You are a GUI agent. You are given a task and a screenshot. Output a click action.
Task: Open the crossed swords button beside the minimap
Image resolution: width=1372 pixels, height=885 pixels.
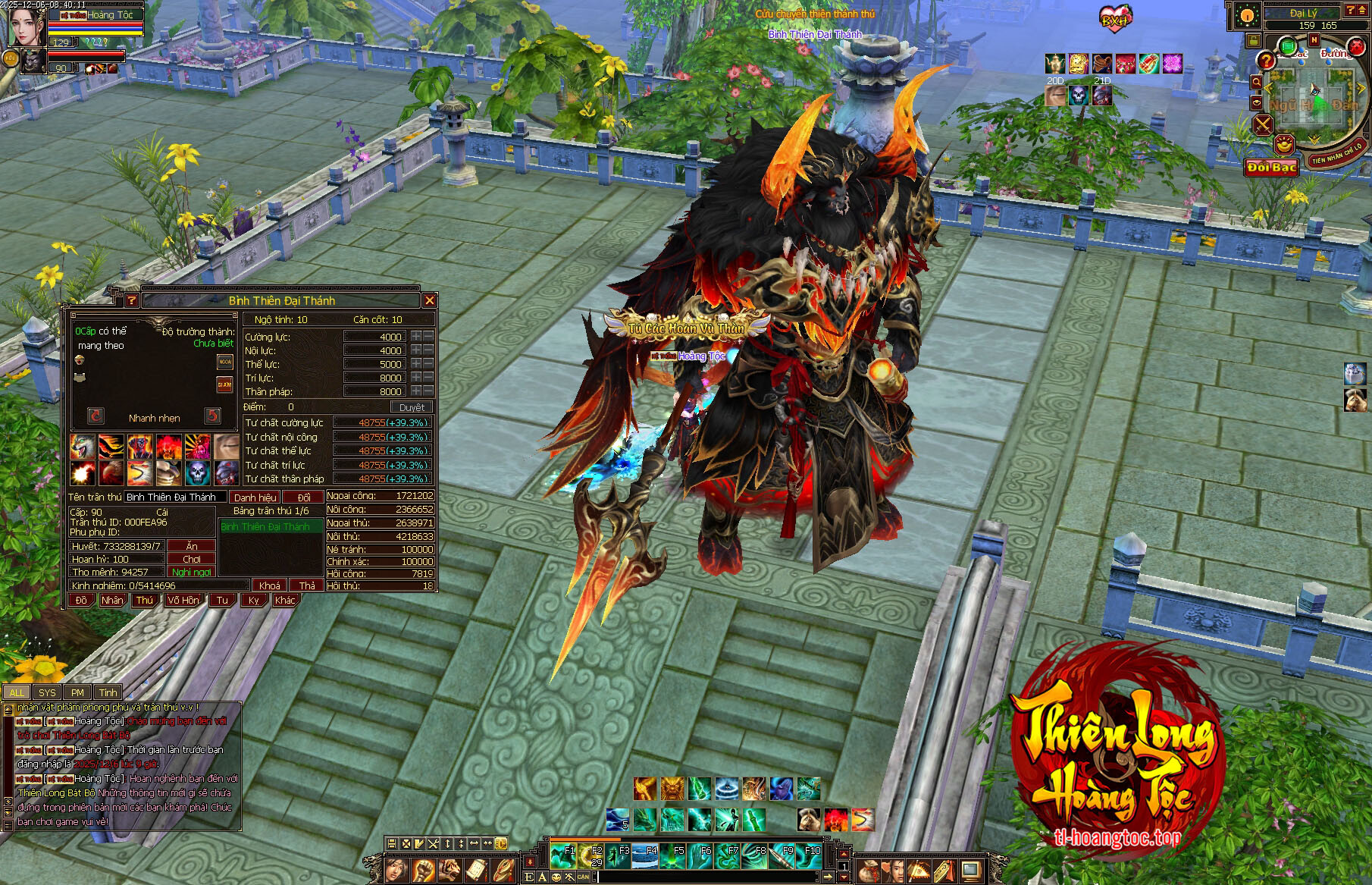coord(1262,124)
